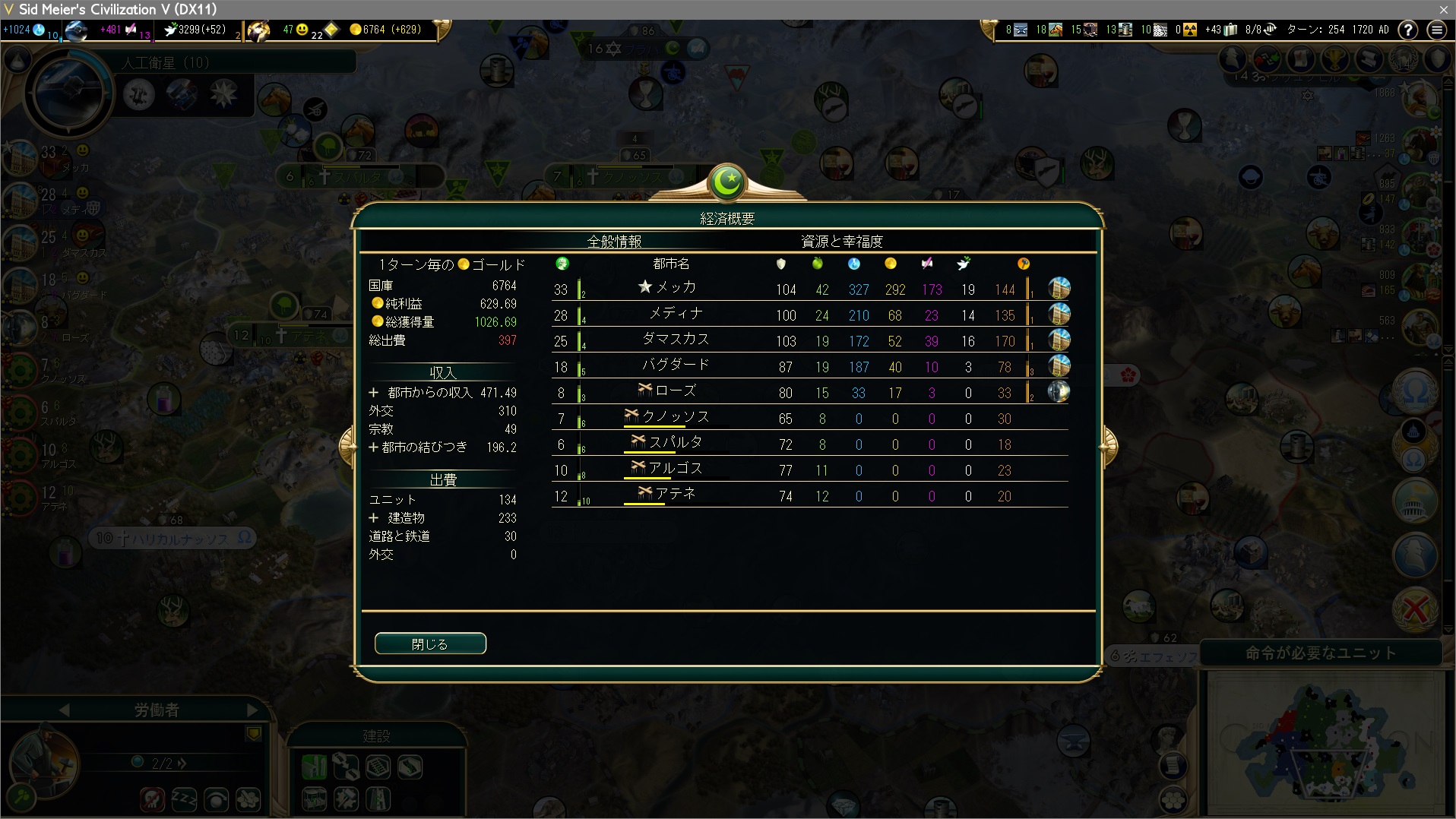Open the Civilopedia help question mark
1456x819 pixels.
[x=1407, y=30]
